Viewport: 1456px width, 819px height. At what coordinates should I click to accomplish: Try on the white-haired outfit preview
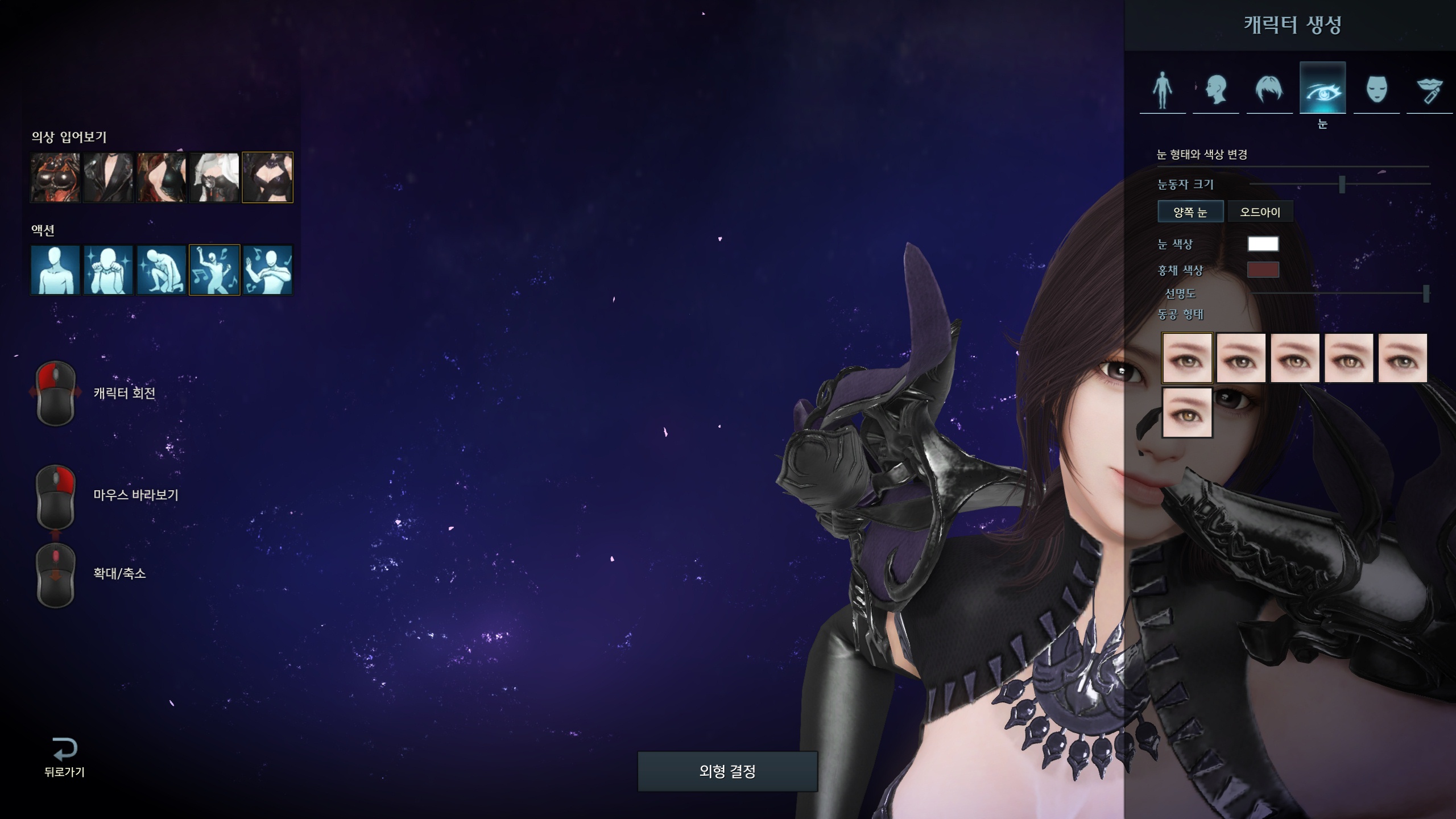(x=214, y=177)
